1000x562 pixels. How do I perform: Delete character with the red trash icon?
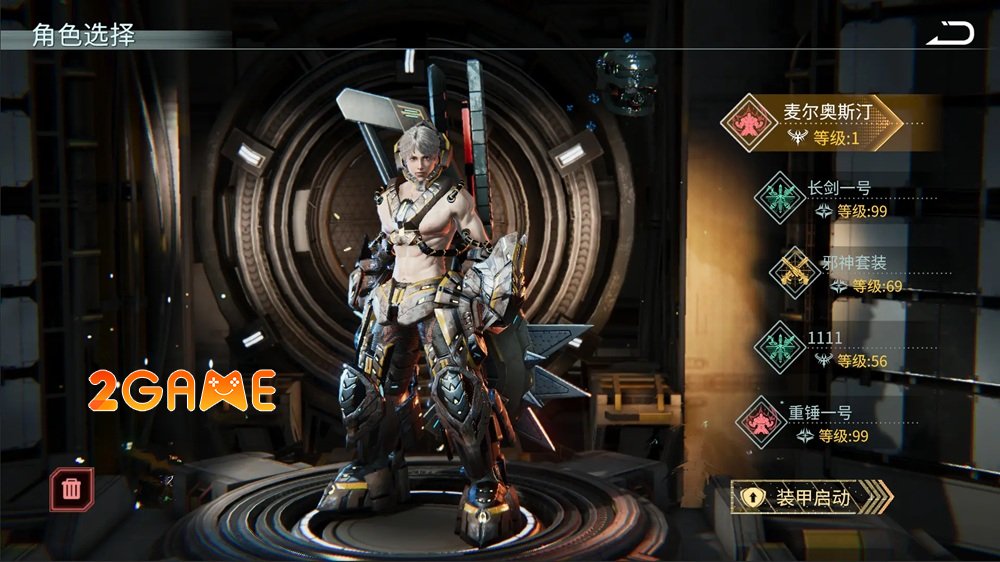click(72, 488)
